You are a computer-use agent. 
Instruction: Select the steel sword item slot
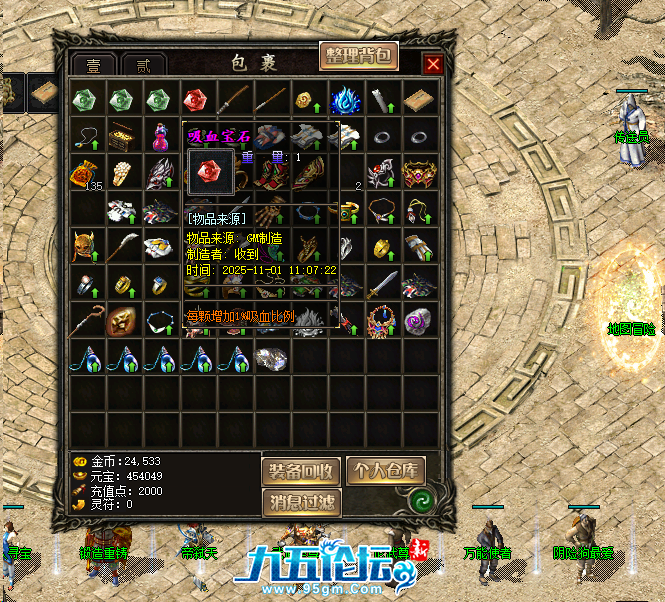pos(382,284)
